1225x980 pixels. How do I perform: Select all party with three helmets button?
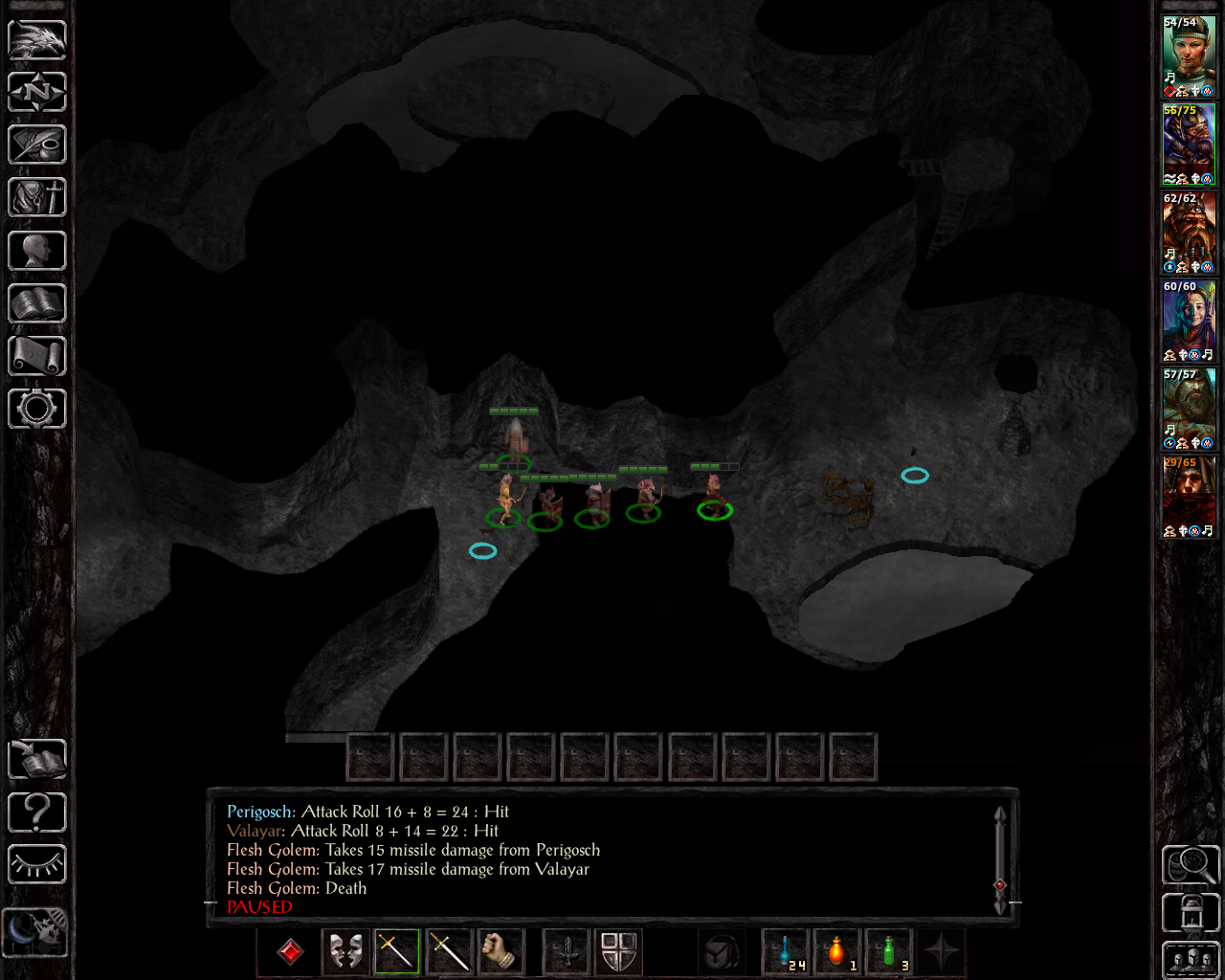coord(1191,960)
